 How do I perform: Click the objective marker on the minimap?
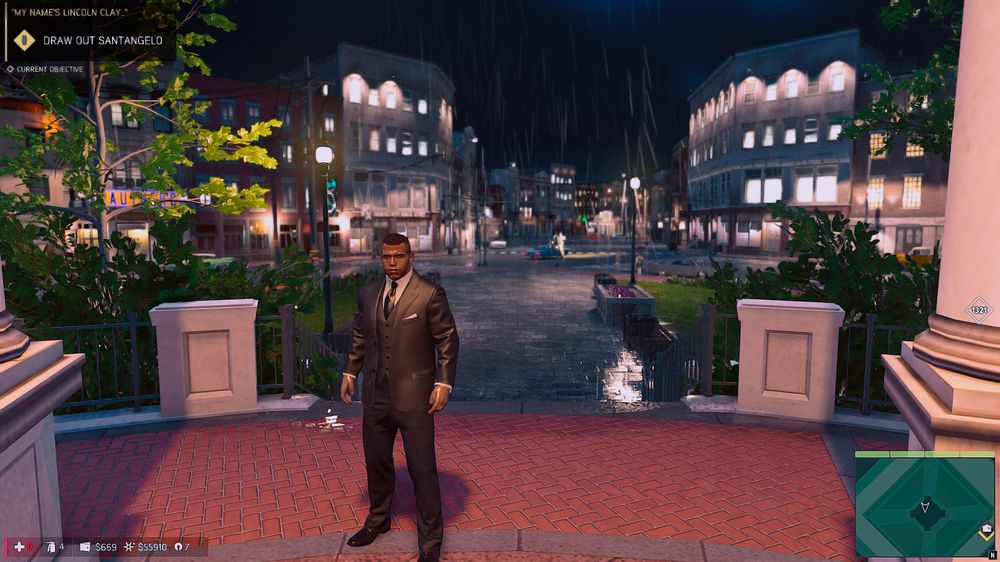pos(986,530)
